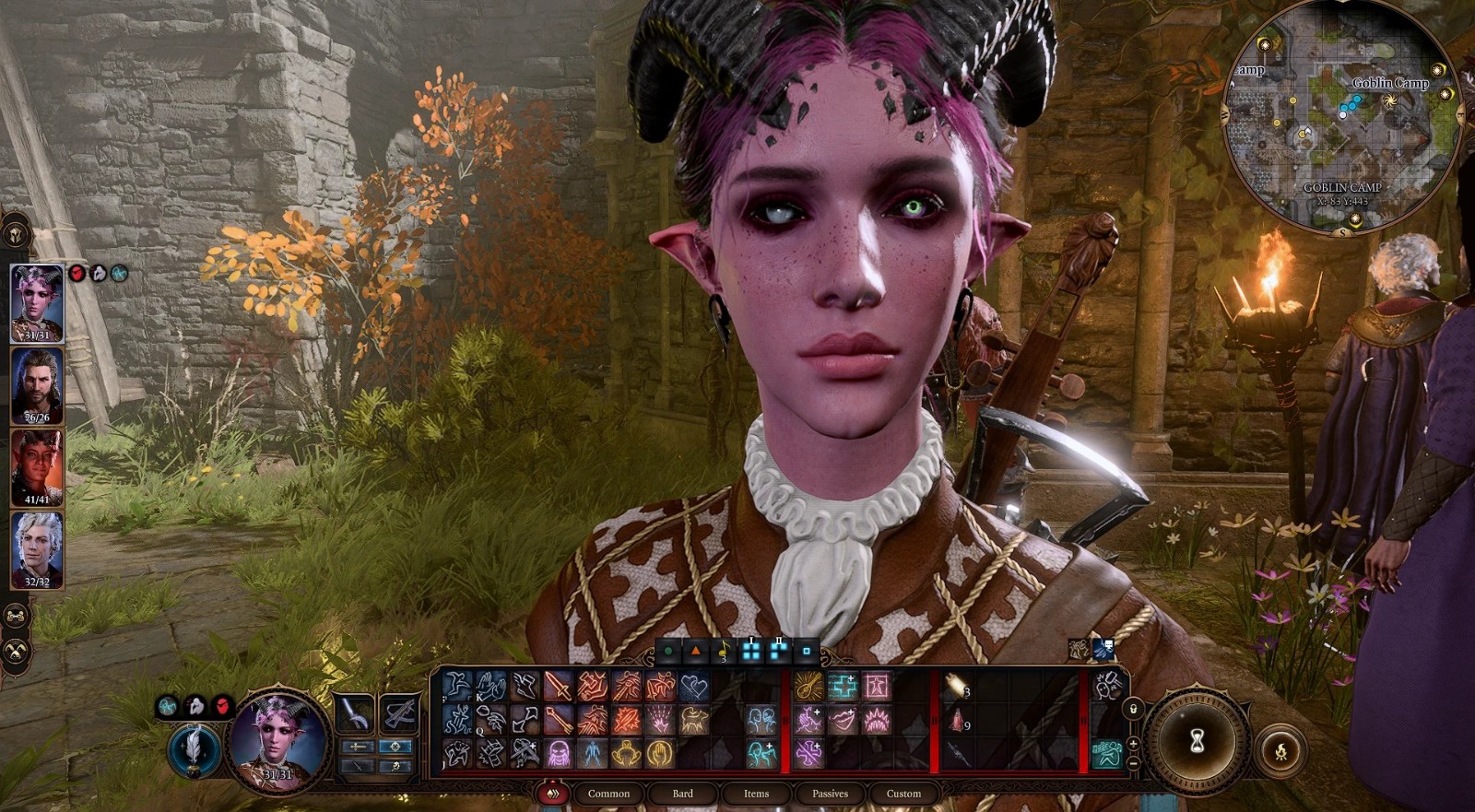Click the hourglass end turn button
1475x812 pixels.
(1197, 740)
